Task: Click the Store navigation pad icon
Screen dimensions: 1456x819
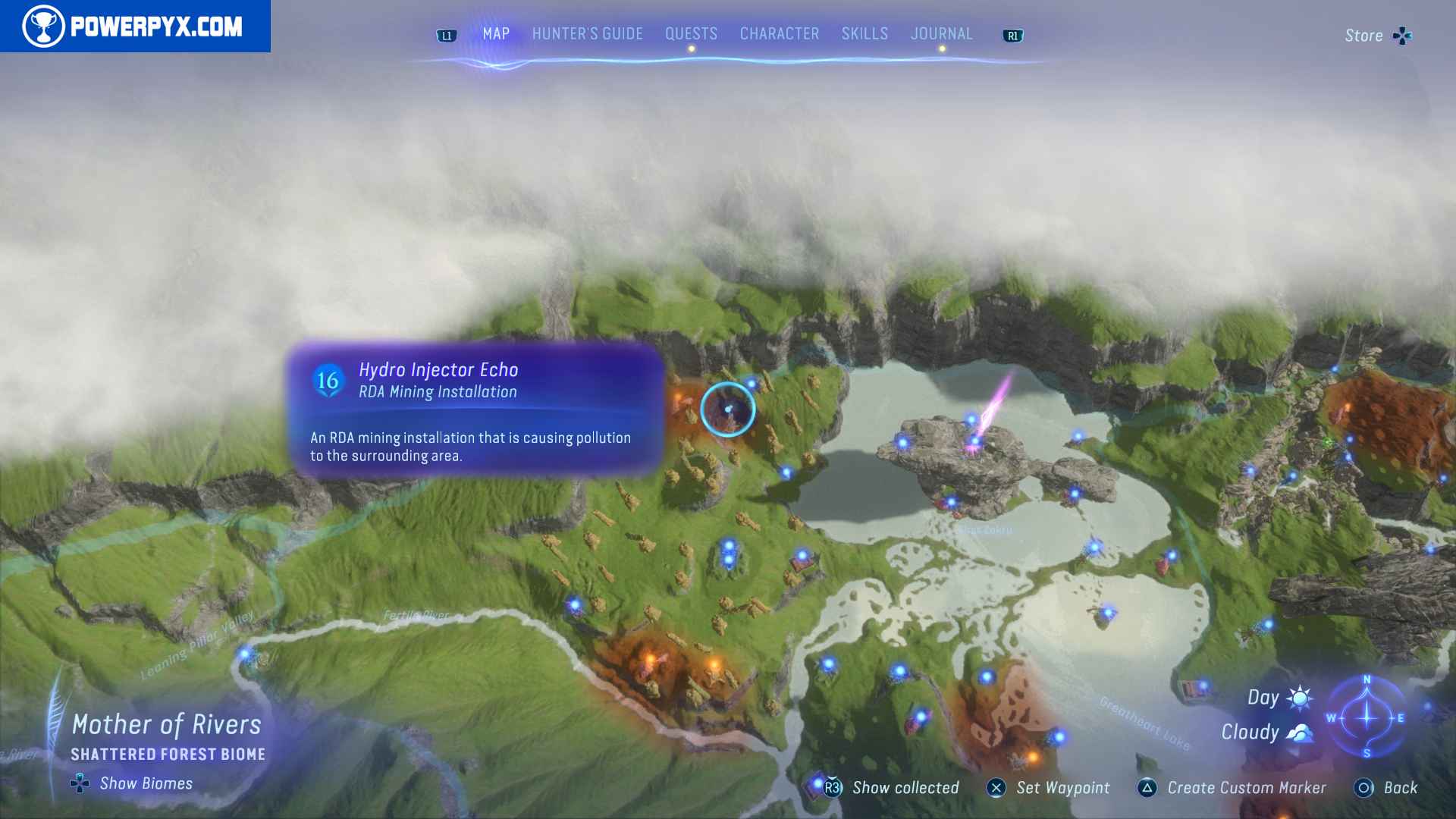Action: click(1402, 35)
